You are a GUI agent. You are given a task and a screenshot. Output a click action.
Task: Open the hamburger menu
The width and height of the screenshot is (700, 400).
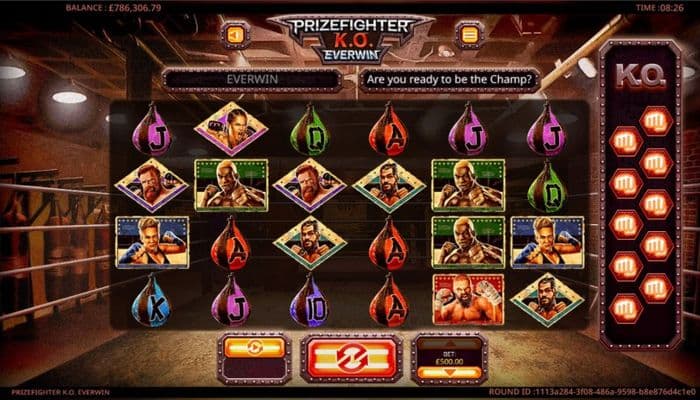[x=467, y=35]
